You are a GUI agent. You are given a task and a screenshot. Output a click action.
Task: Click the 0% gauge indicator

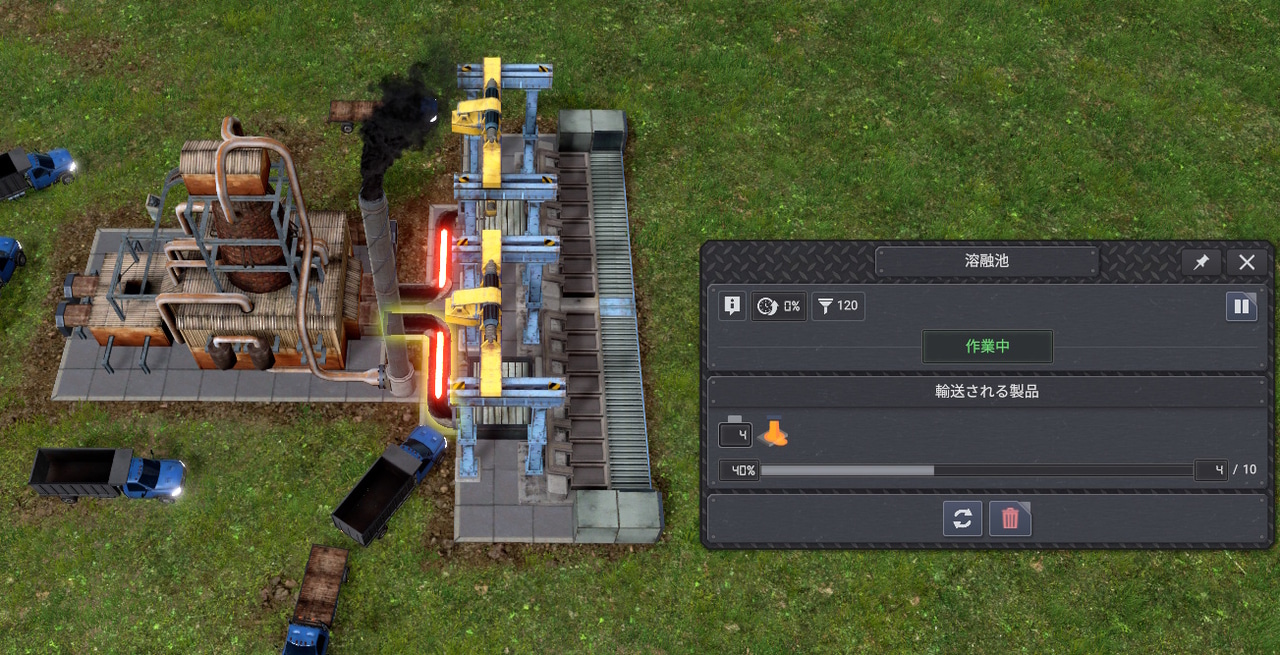[779, 306]
